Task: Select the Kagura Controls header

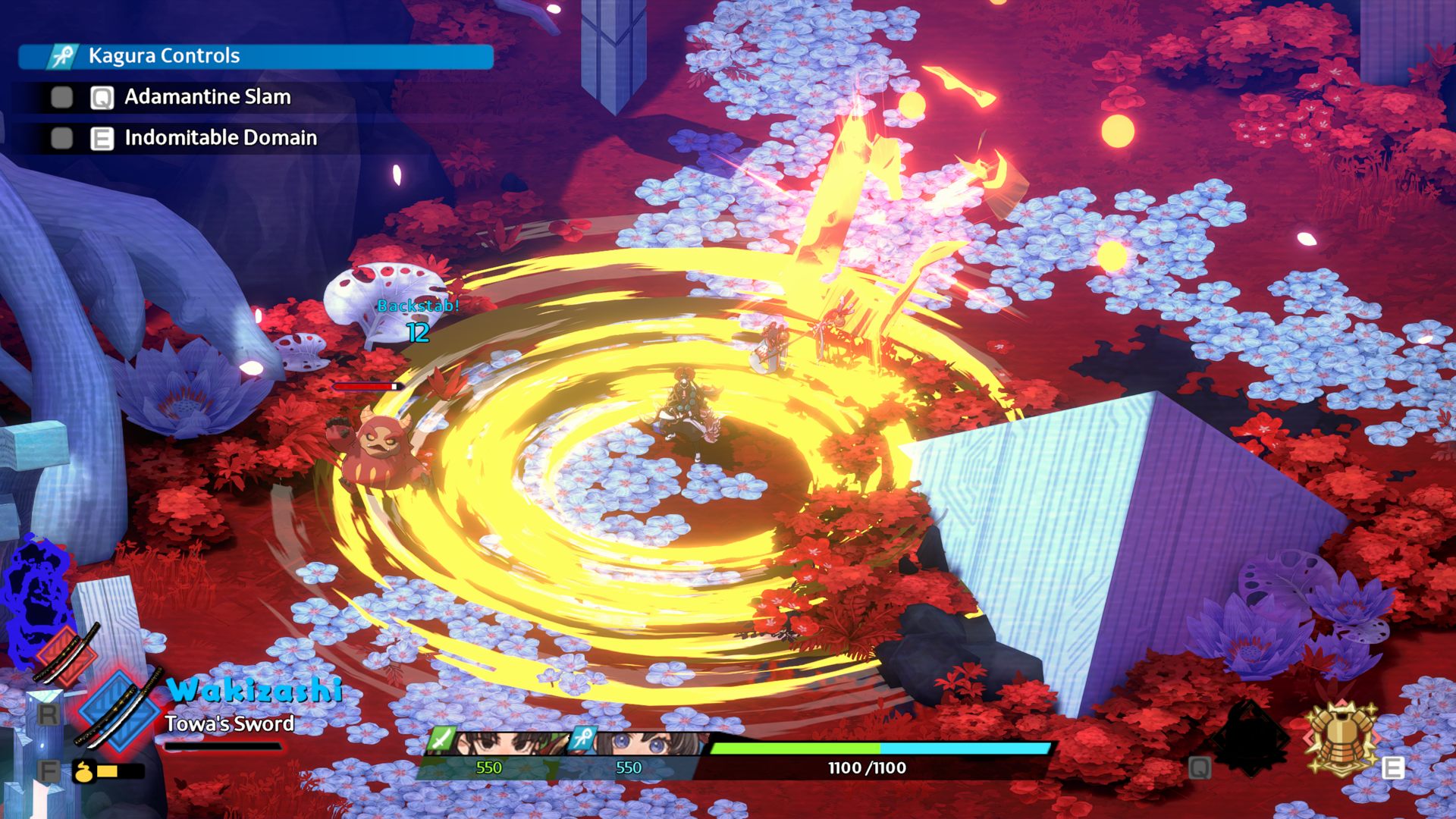Action: coord(256,56)
